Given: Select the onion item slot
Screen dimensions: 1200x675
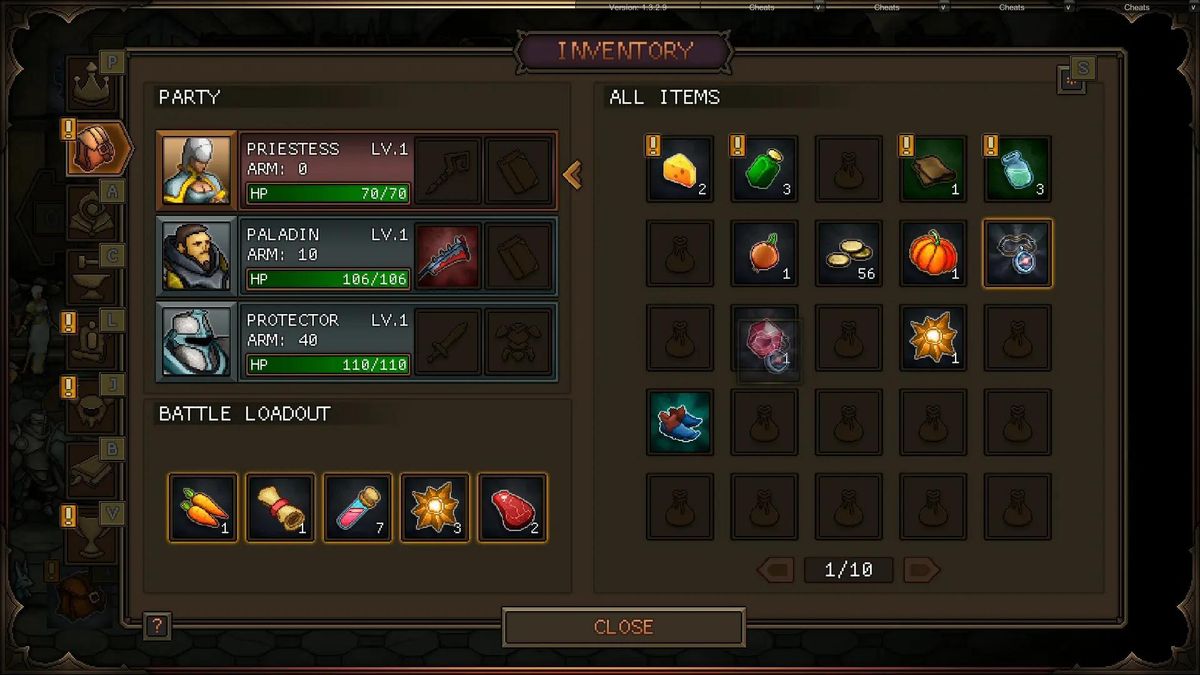Looking at the screenshot, I should [764, 254].
